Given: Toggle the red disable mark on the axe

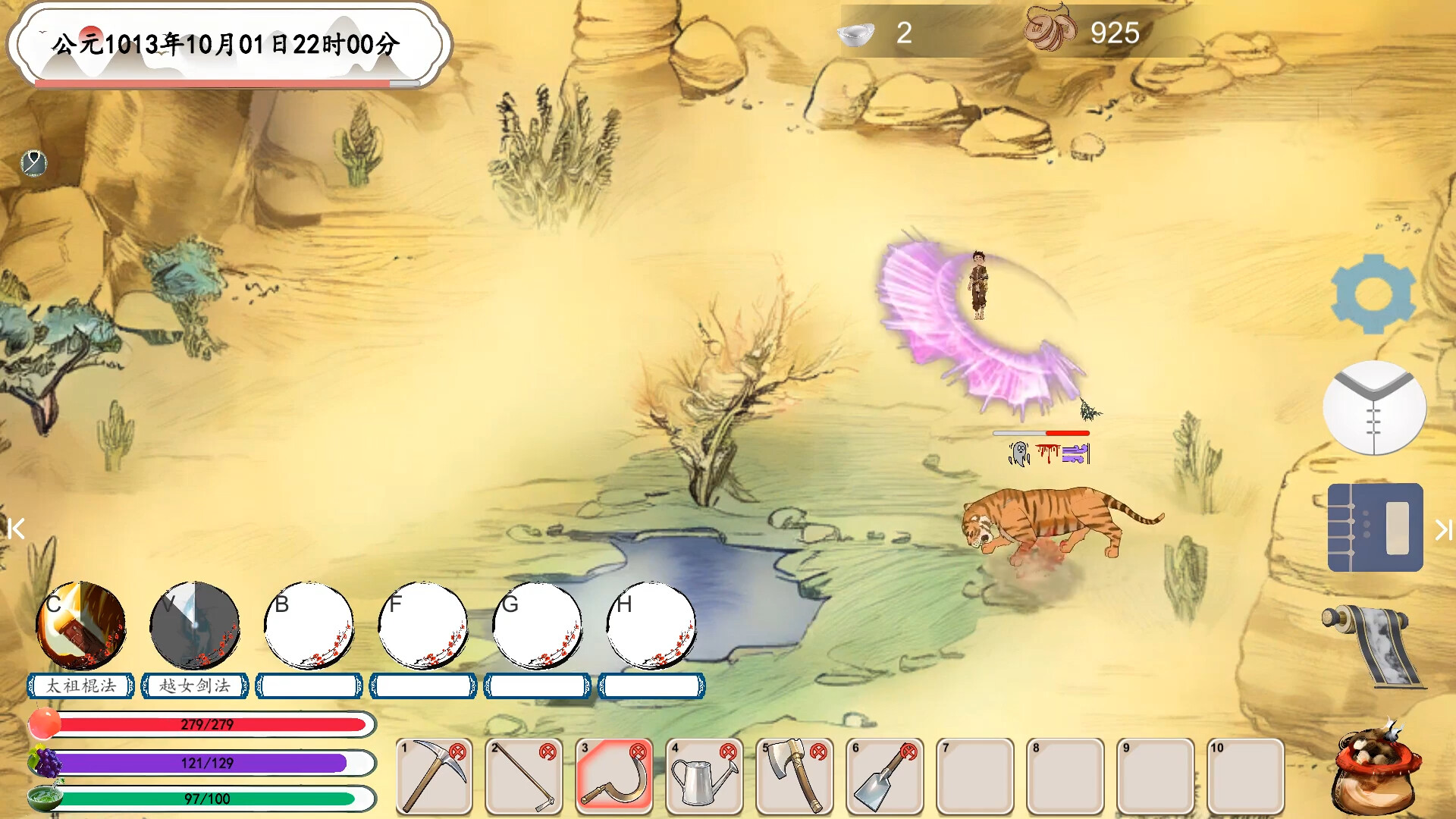Looking at the screenshot, I should pyautogui.click(x=817, y=751).
